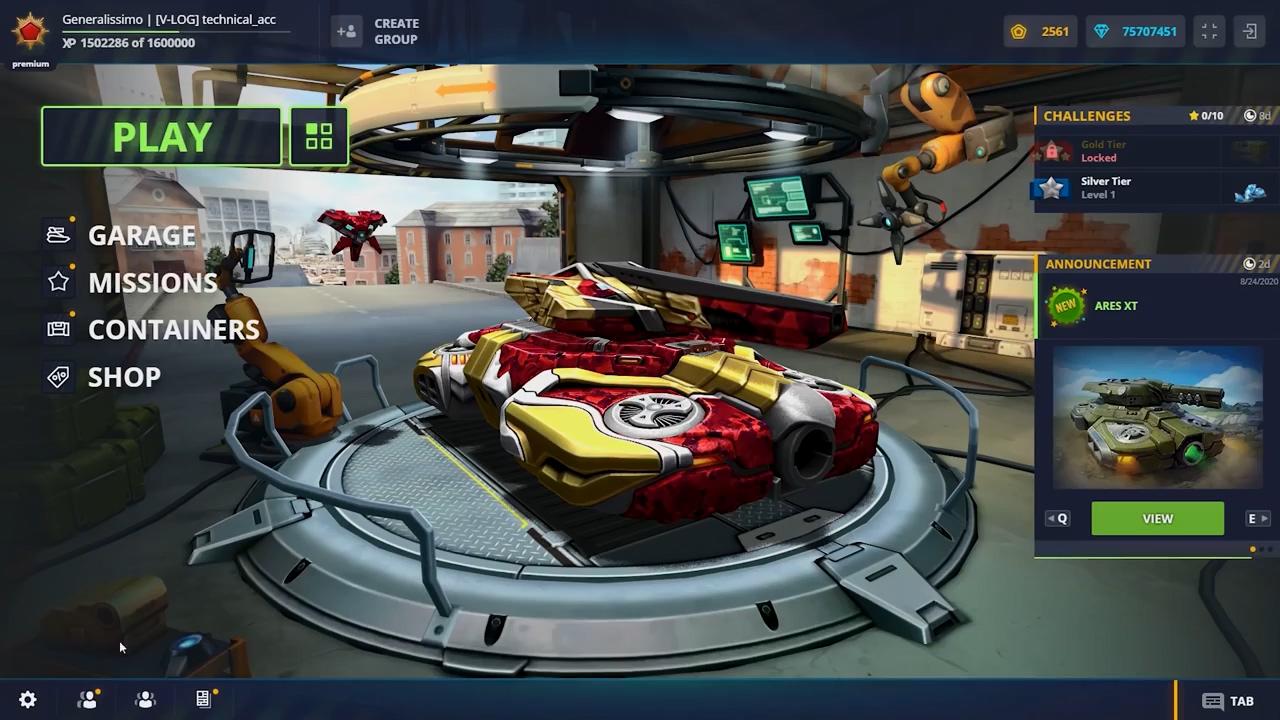The width and height of the screenshot is (1280, 720).
Task: View the Ares XT announcement
Action: pos(1157,519)
